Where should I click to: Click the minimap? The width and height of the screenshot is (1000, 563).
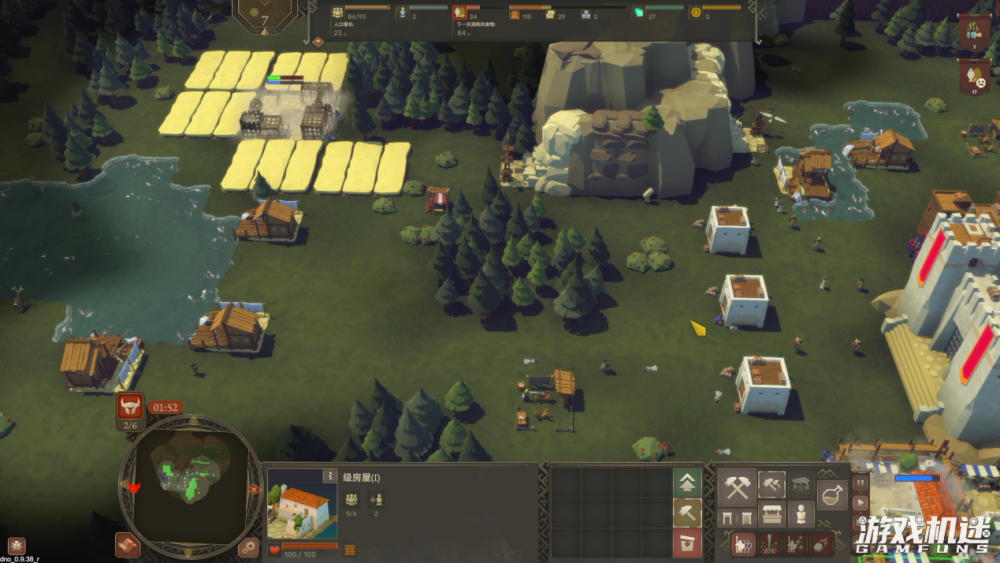click(x=190, y=487)
